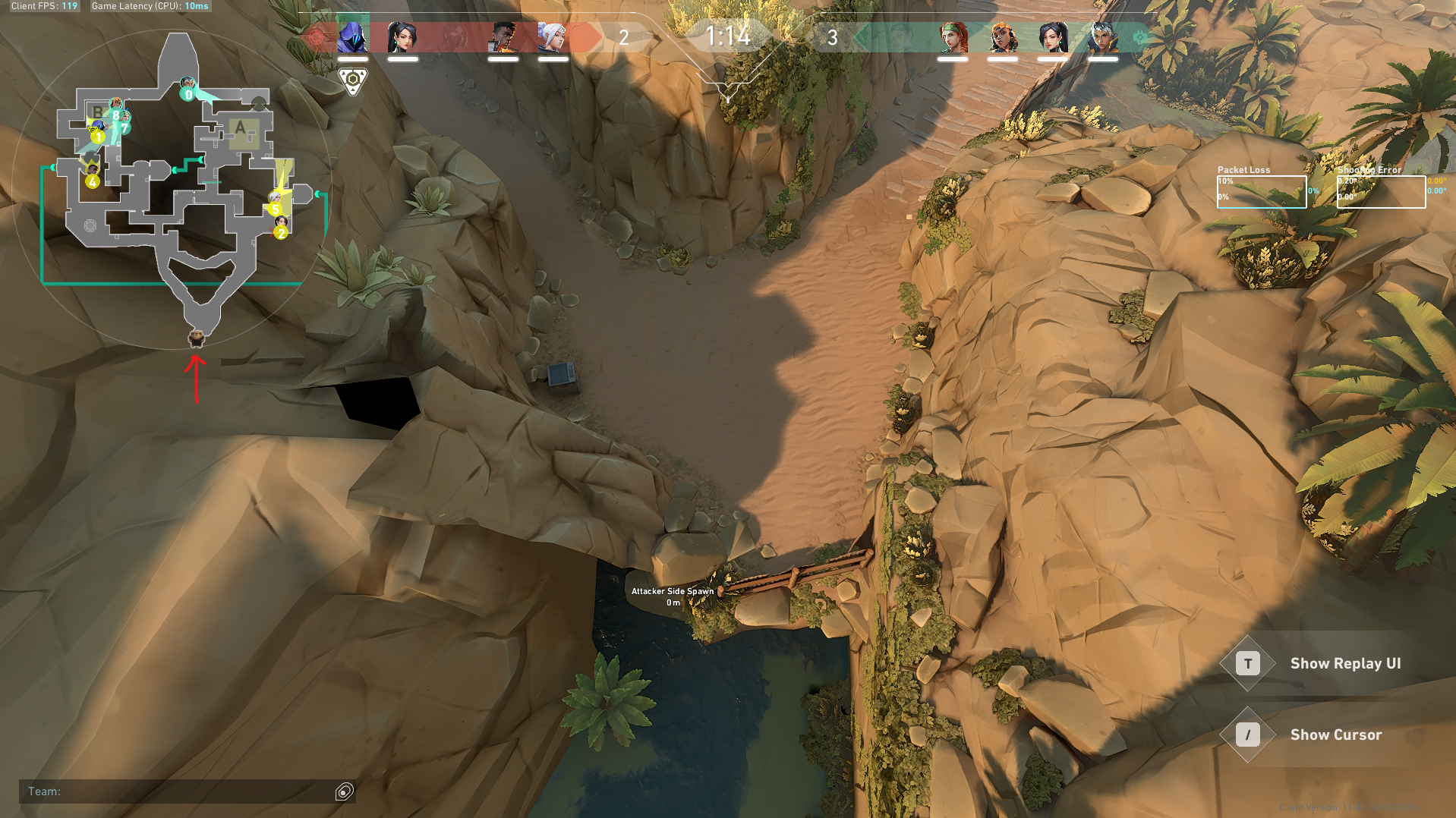The image size is (1456, 818).
Task: Click the Skye portrait on the defender team
Action: pos(955,36)
